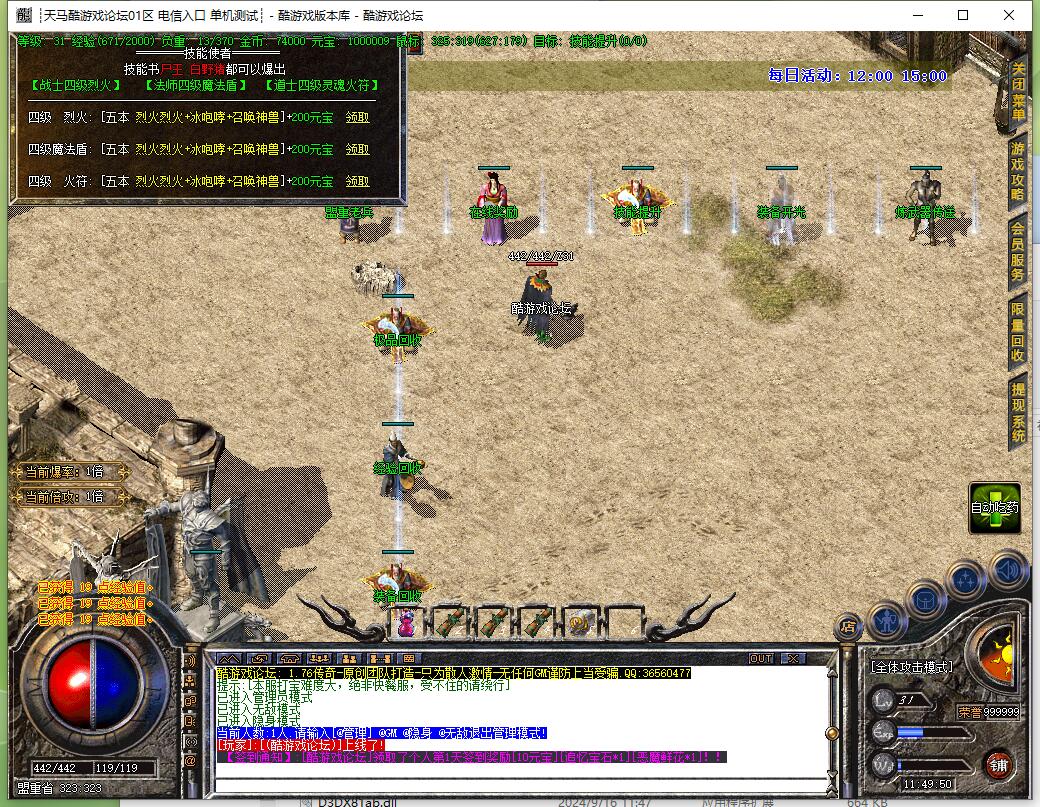Maximize the game window
Viewport: 1040px width, 807px height.
pos(963,15)
